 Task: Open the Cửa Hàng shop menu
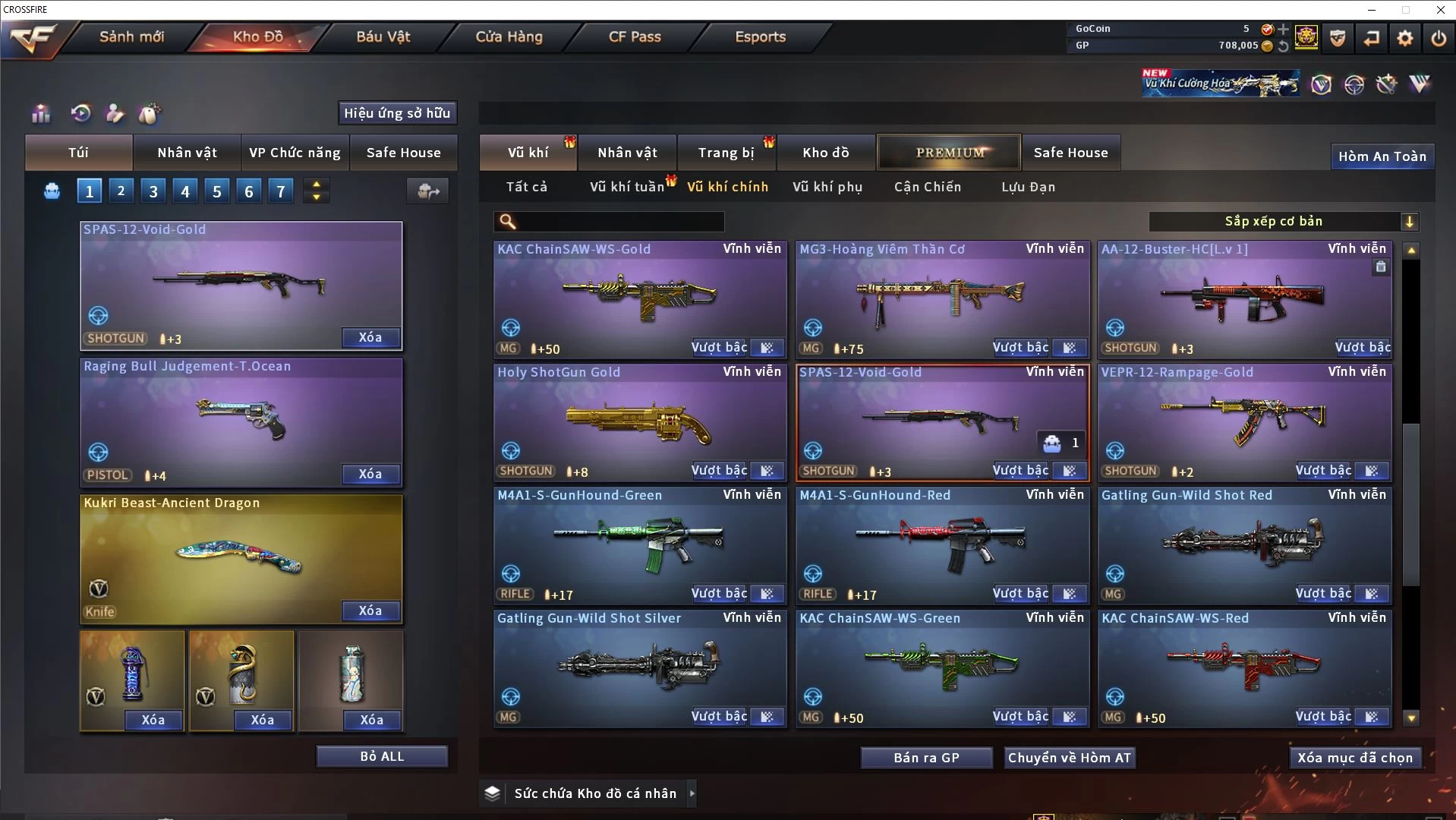[x=509, y=36]
